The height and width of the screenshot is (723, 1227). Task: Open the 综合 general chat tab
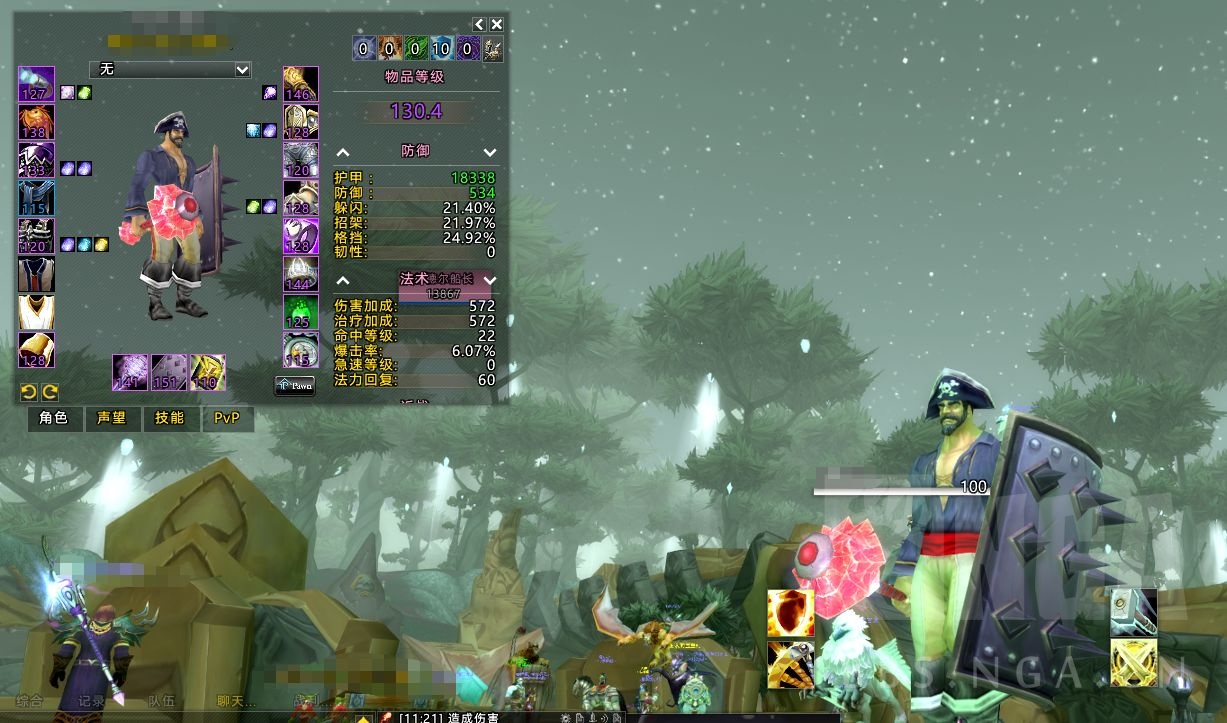(x=29, y=702)
